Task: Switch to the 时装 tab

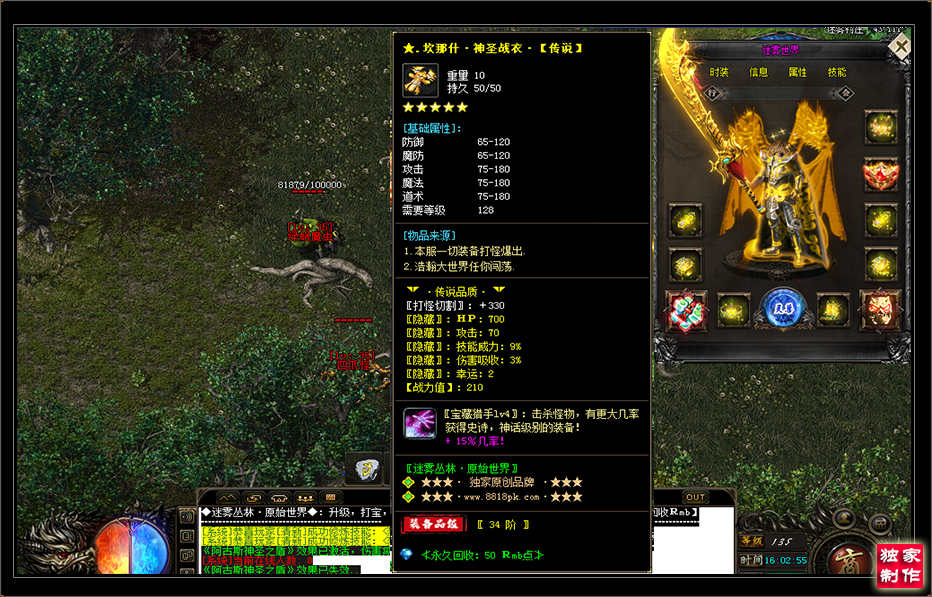Action: click(719, 72)
